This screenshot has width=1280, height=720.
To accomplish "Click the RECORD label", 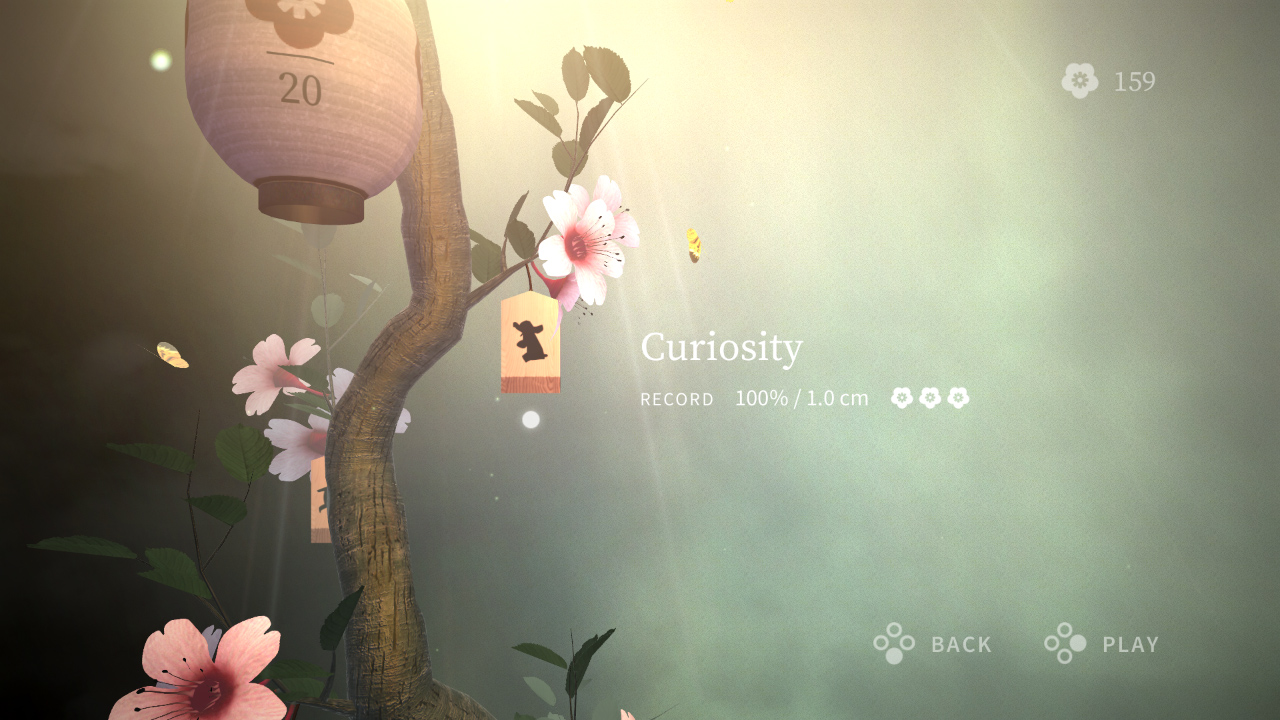I will pyautogui.click(x=677, y=399).
